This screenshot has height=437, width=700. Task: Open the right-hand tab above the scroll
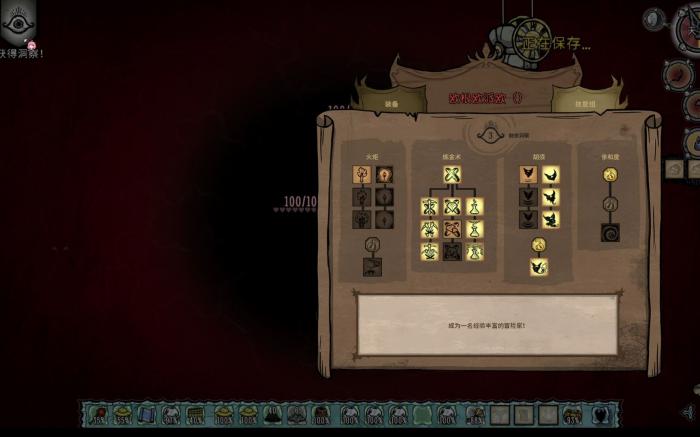[579, 102]
